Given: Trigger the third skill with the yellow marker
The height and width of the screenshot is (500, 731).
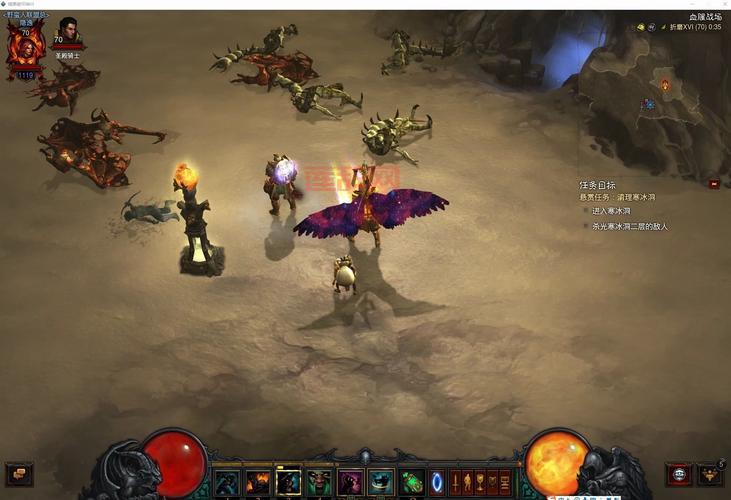Looking at the screenshot, I should pos(288,482).
